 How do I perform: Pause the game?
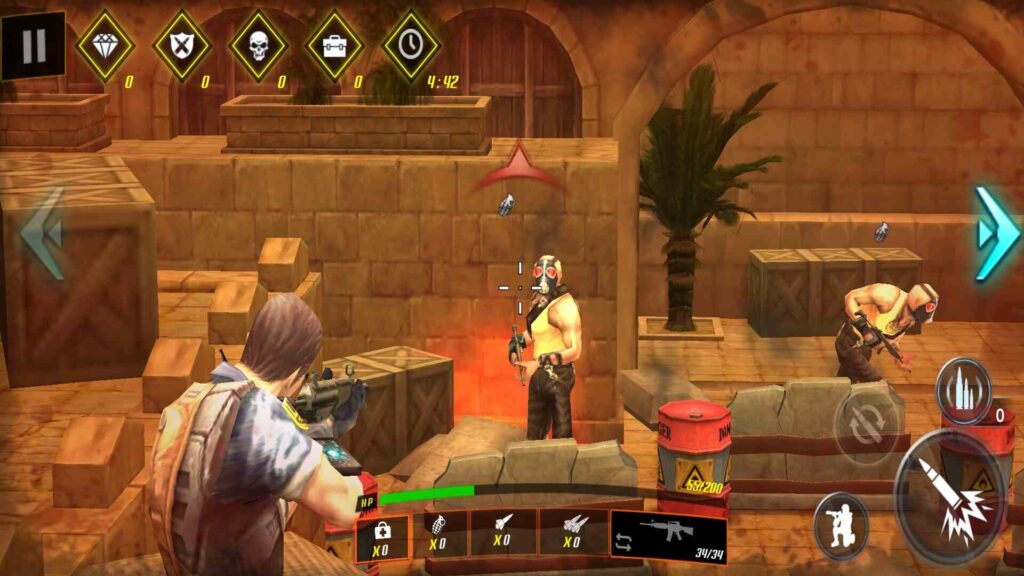coord(33,45)
